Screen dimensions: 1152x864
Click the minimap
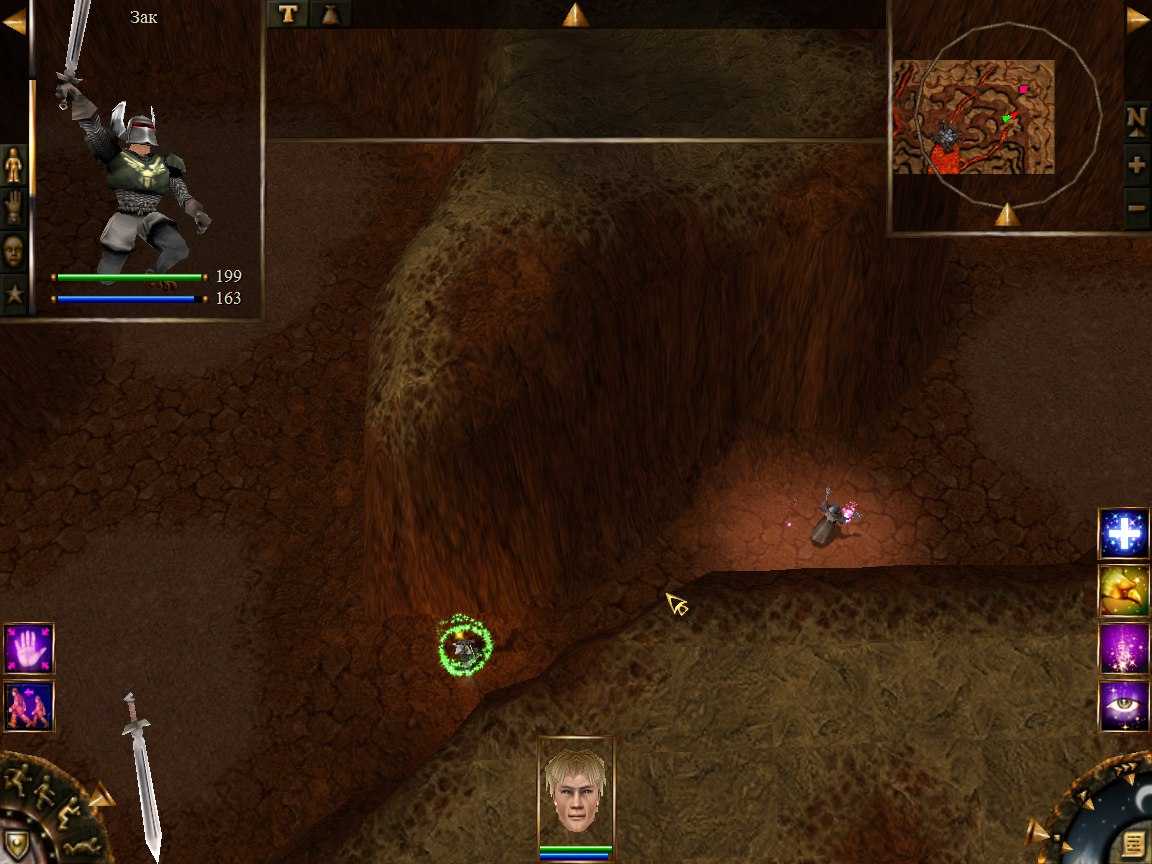[x=973, y=117]
